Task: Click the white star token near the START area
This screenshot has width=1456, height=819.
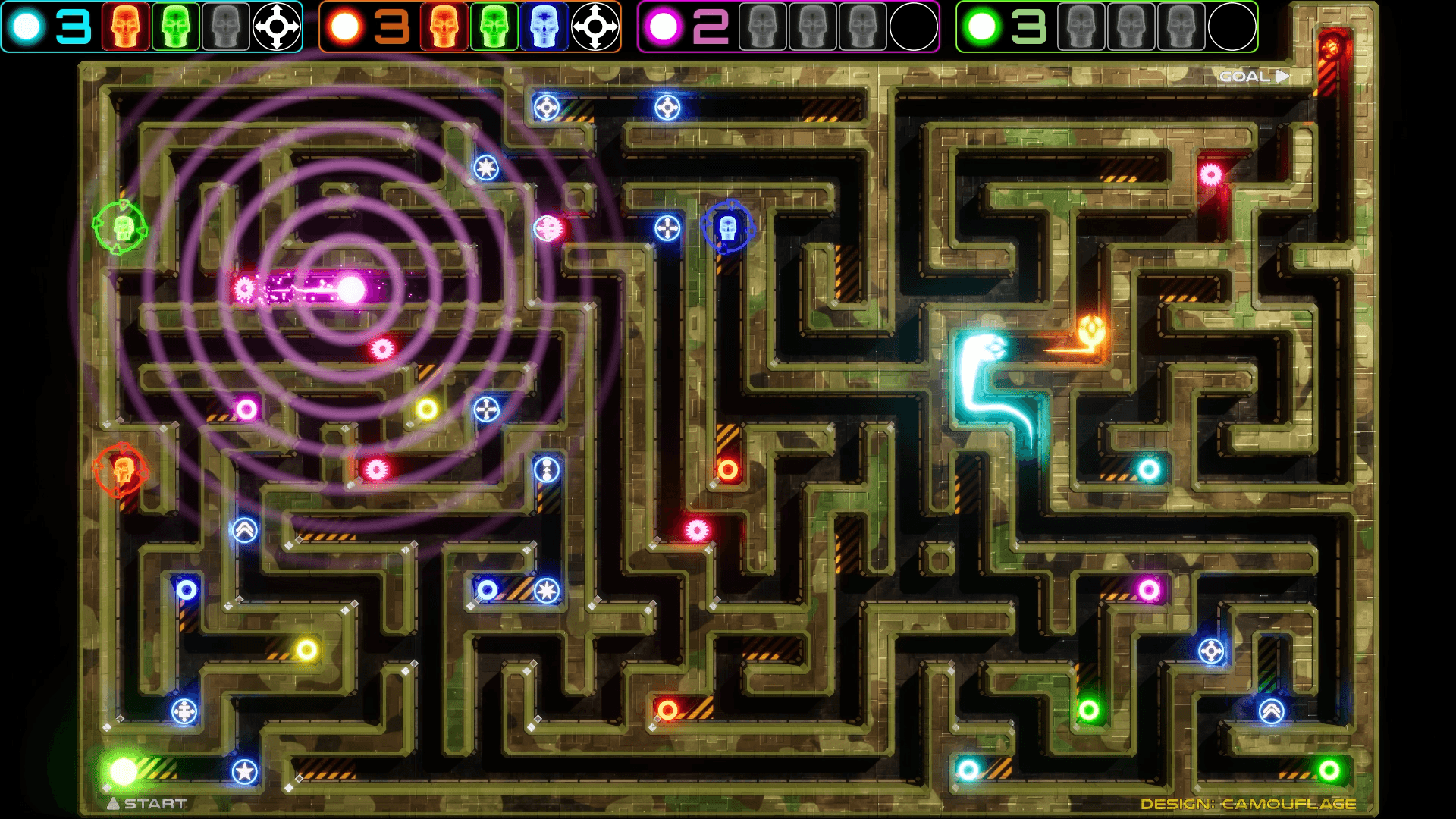Action: (x=244, y=773)
